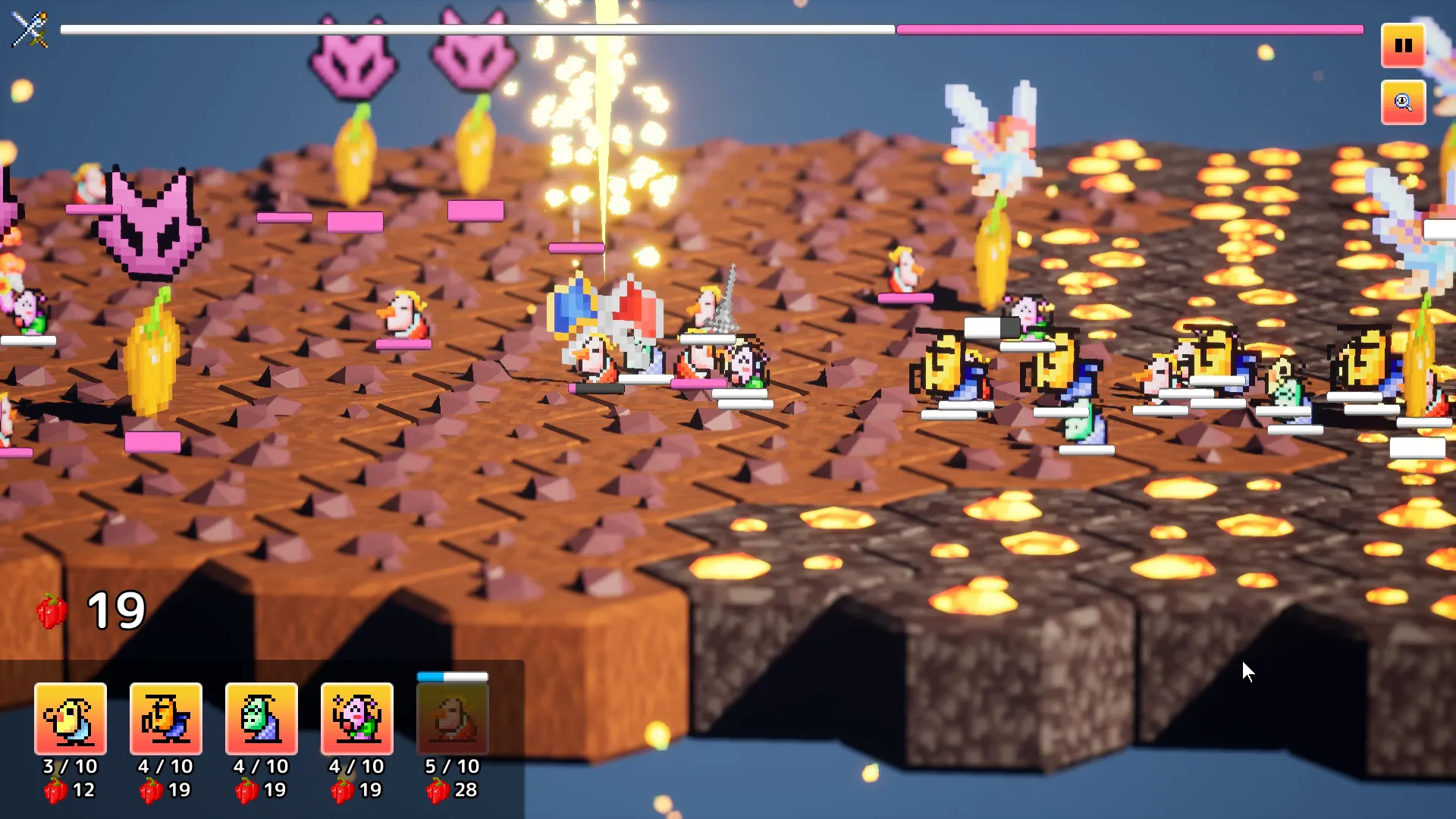Screen dimensions: 1456x819
Task: Summon the orange-faced blue bird unit
Action: (166, 719)
